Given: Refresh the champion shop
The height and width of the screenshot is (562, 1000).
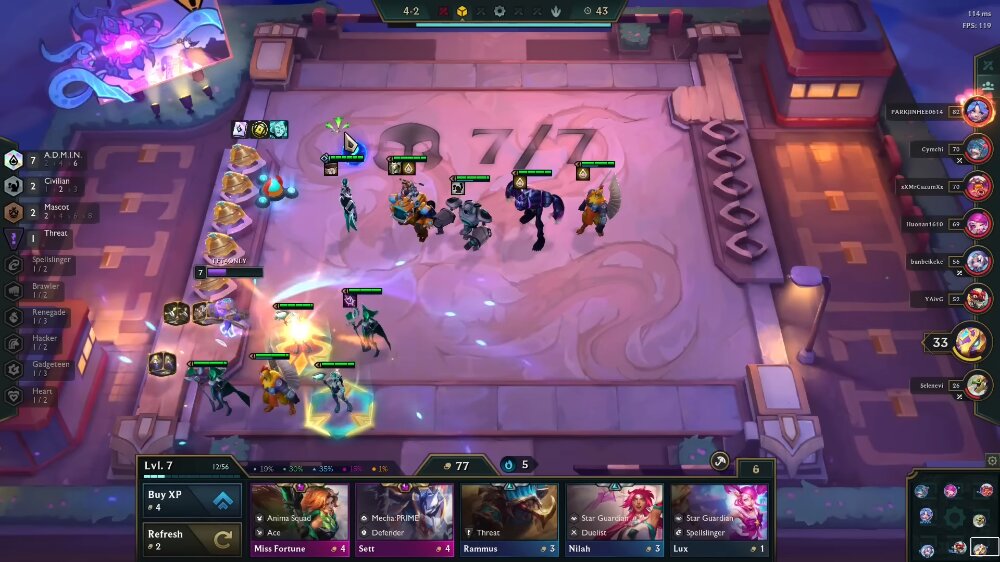Looking at the screenshot, I should (x=193, y=540).
